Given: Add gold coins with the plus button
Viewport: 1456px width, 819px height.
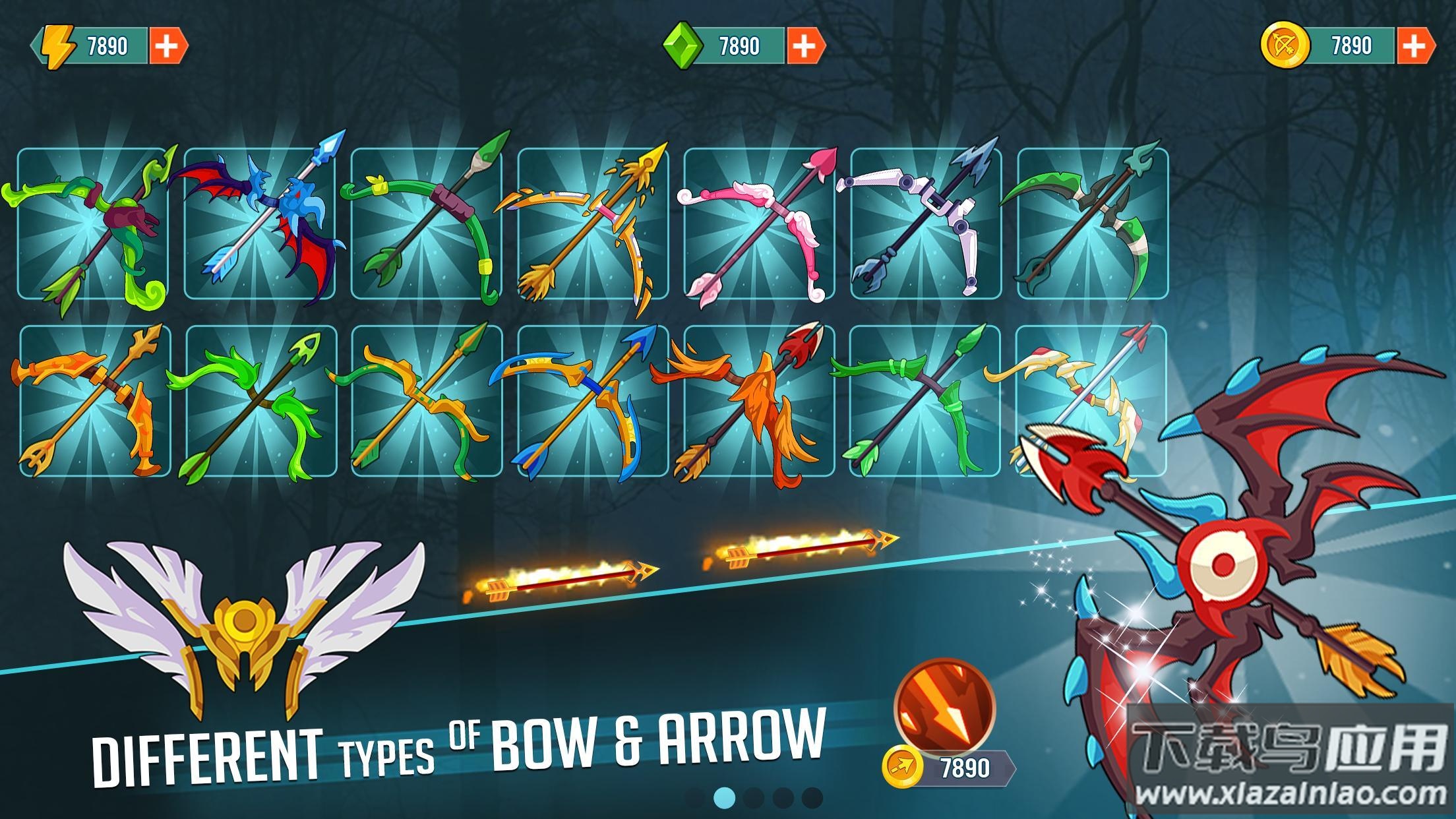Looking at the screenshot, I should [1413, 45].
